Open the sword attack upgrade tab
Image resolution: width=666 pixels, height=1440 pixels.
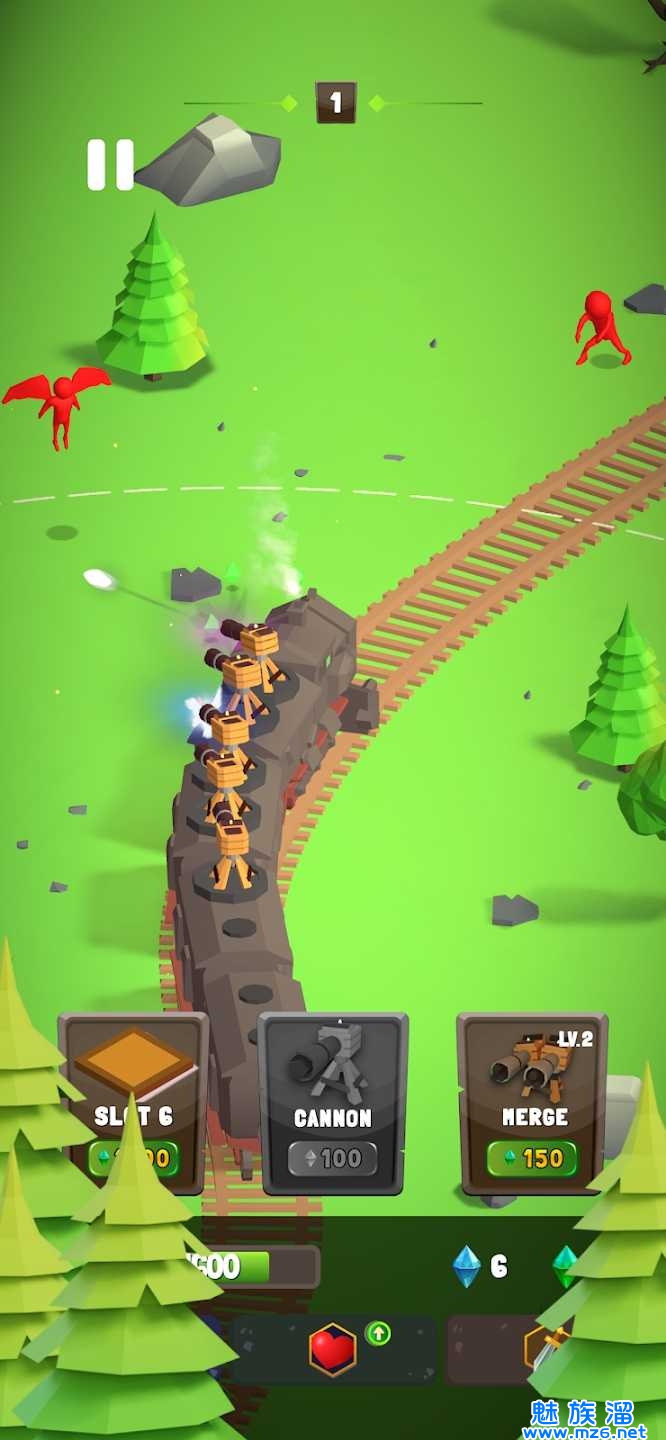[545, 1349]
